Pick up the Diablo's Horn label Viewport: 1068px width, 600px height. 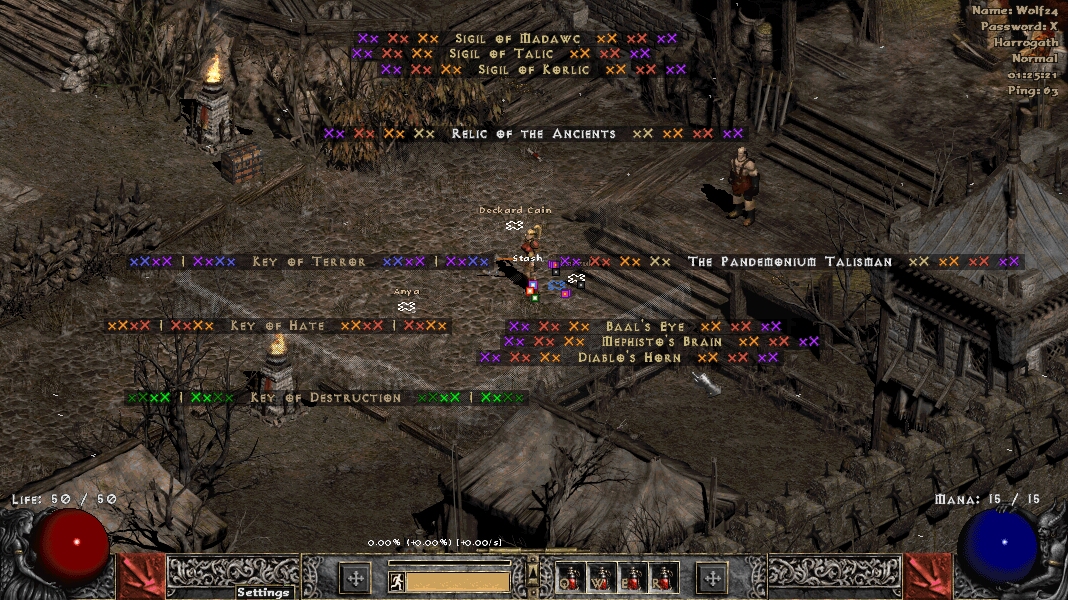pos(629,358)
